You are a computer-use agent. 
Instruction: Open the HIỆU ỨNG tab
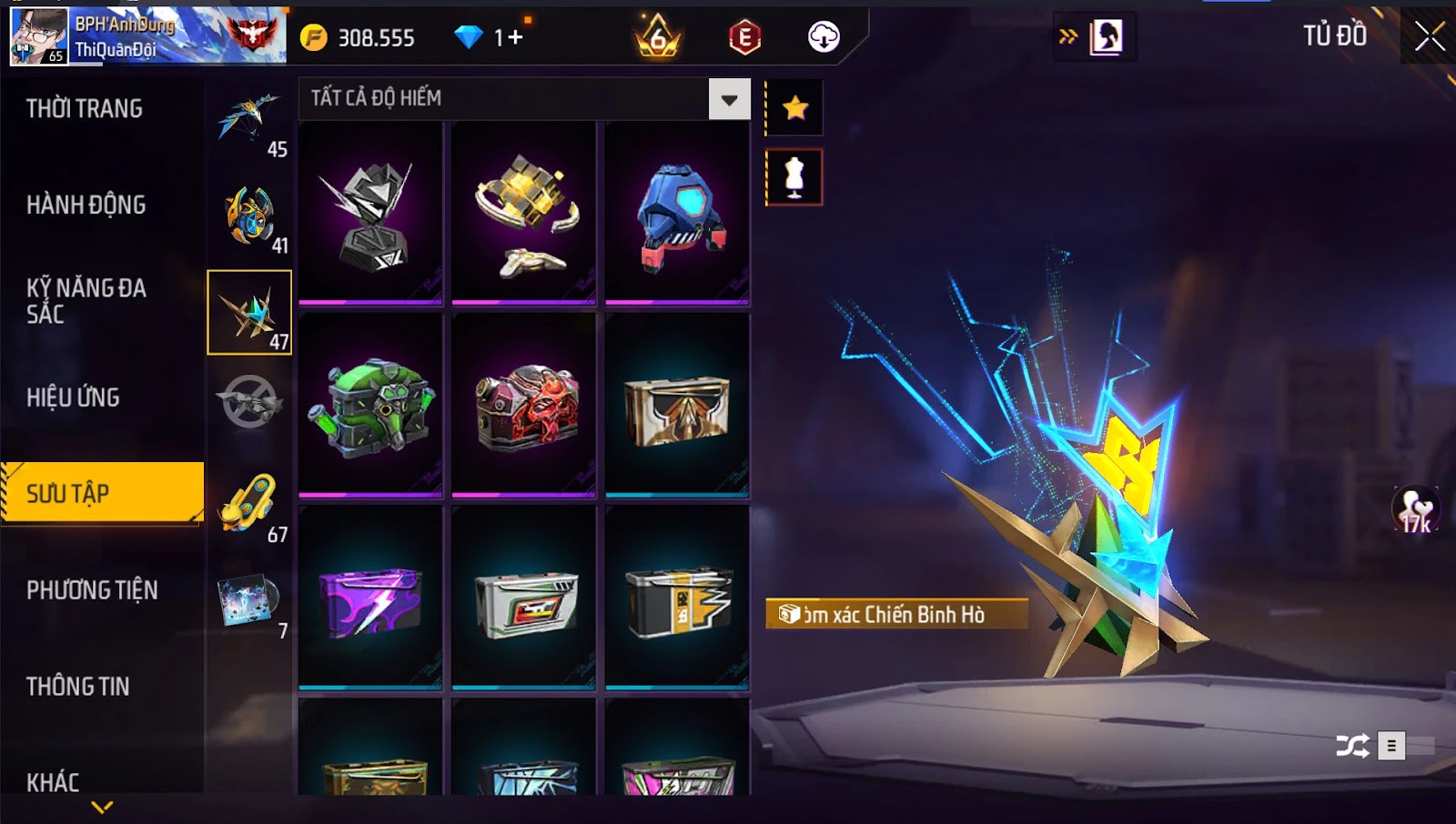coord(74,397)
